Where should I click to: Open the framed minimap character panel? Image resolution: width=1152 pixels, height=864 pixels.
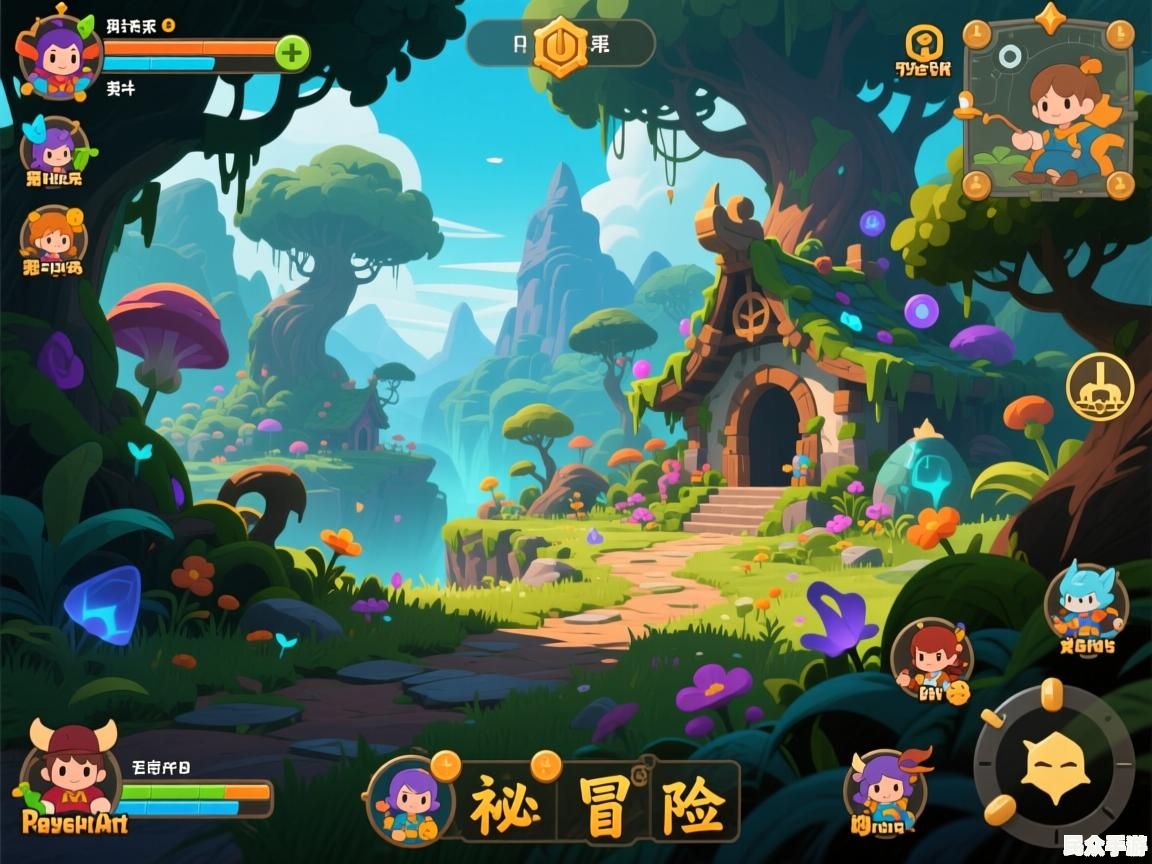[1049, 110]
